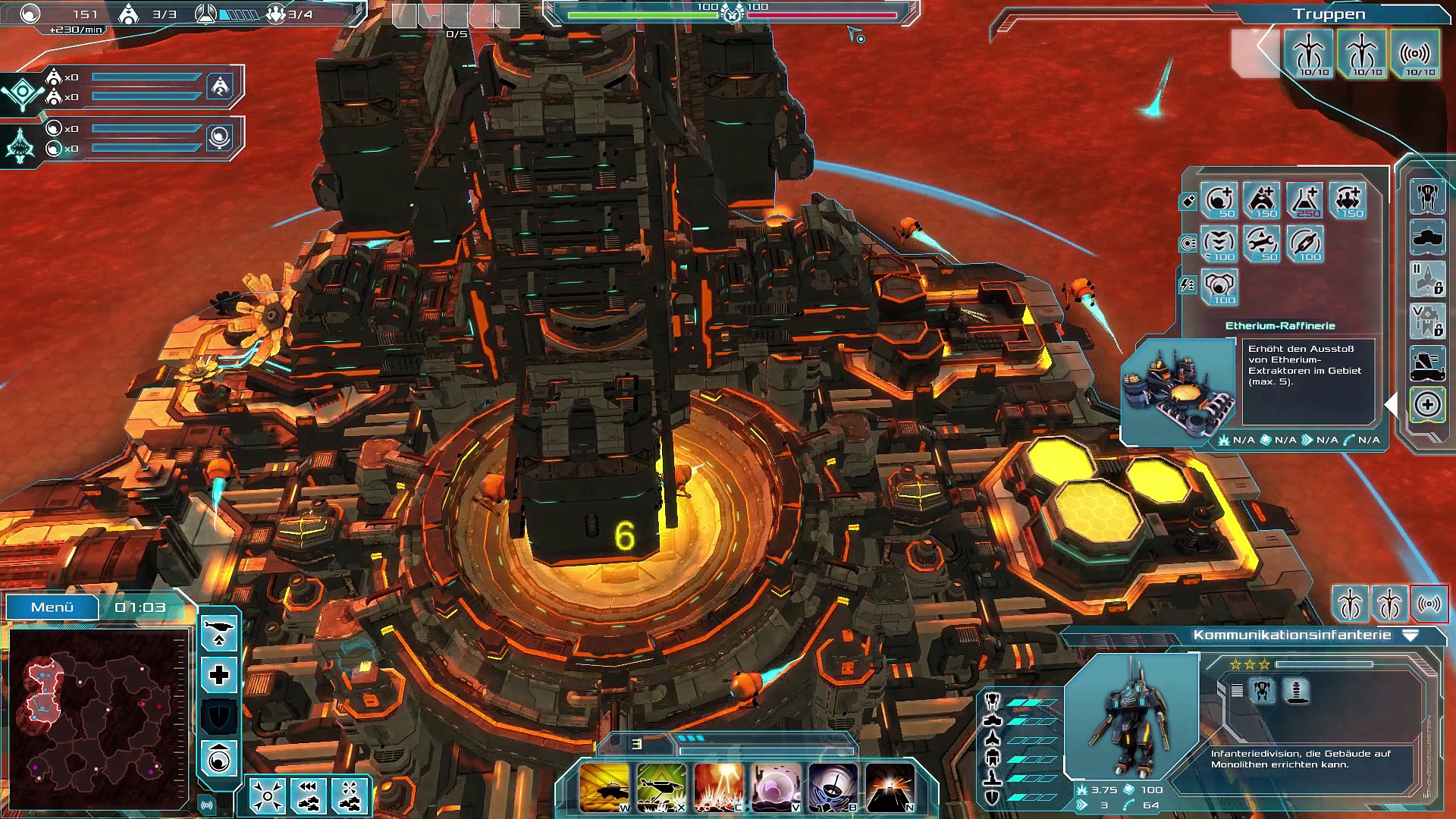Open the Menü button

pos(52,607)
